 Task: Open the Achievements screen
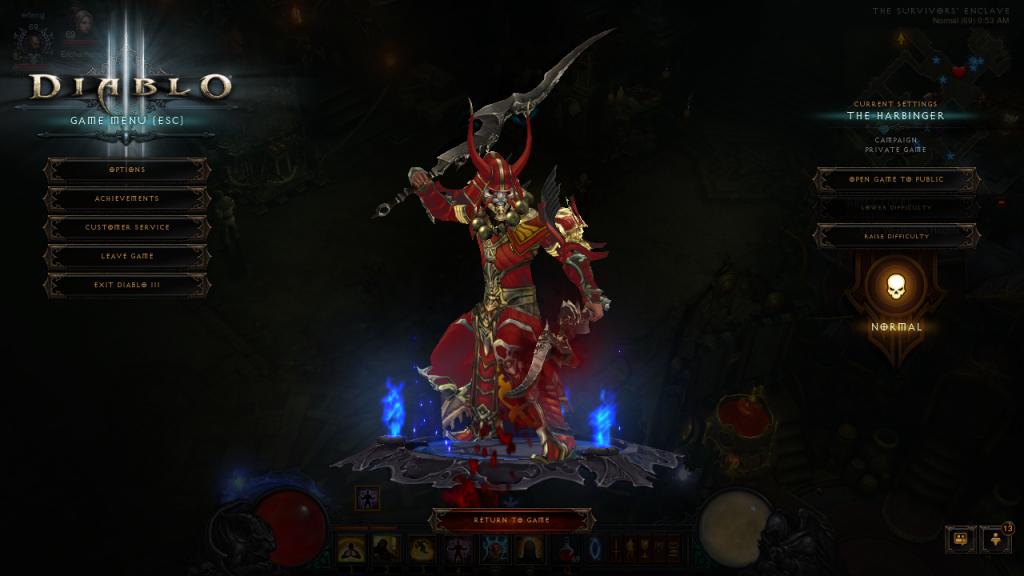[127, 199]
